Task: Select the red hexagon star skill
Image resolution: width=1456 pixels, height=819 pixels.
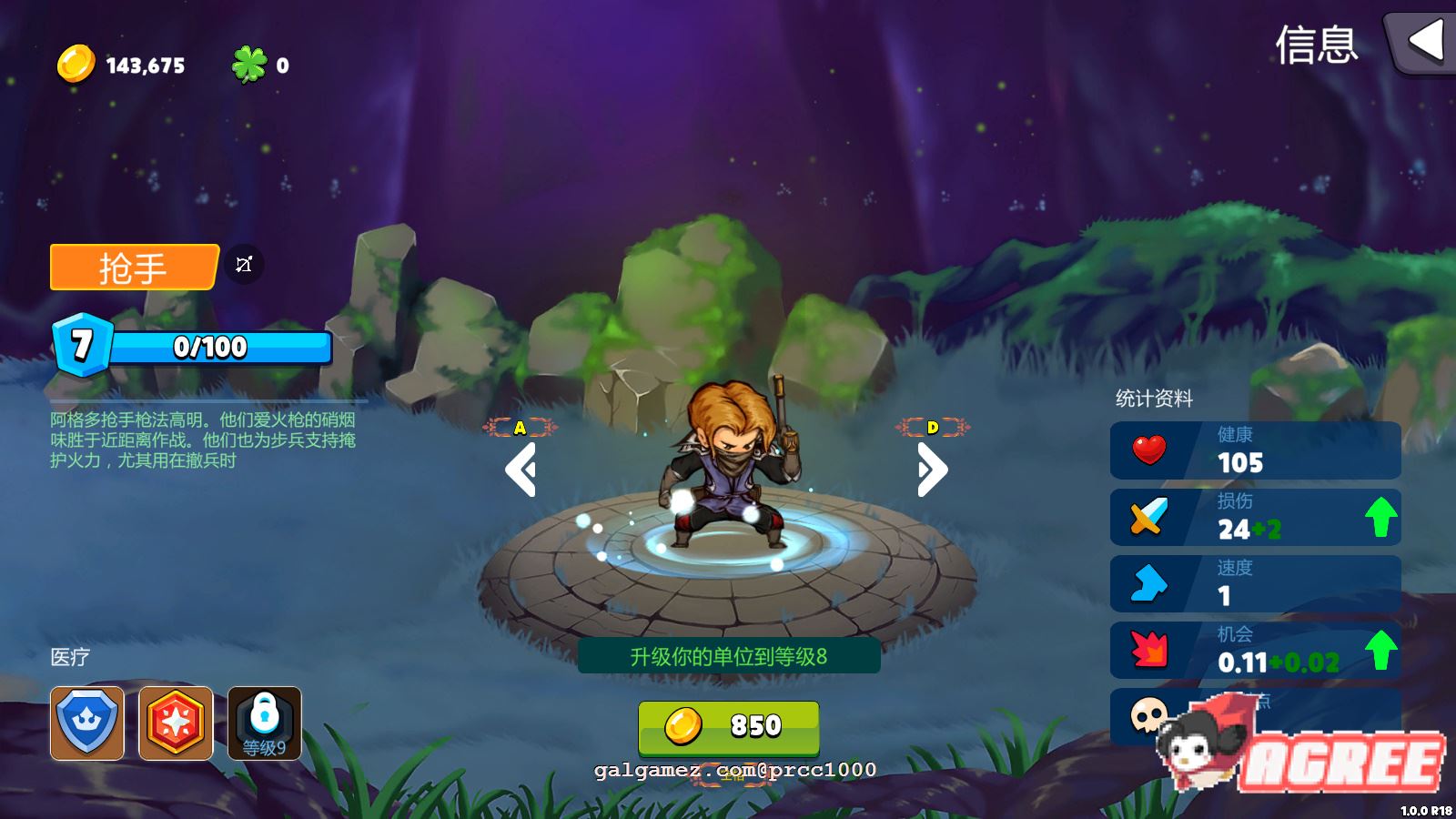Action: point(176,723)
